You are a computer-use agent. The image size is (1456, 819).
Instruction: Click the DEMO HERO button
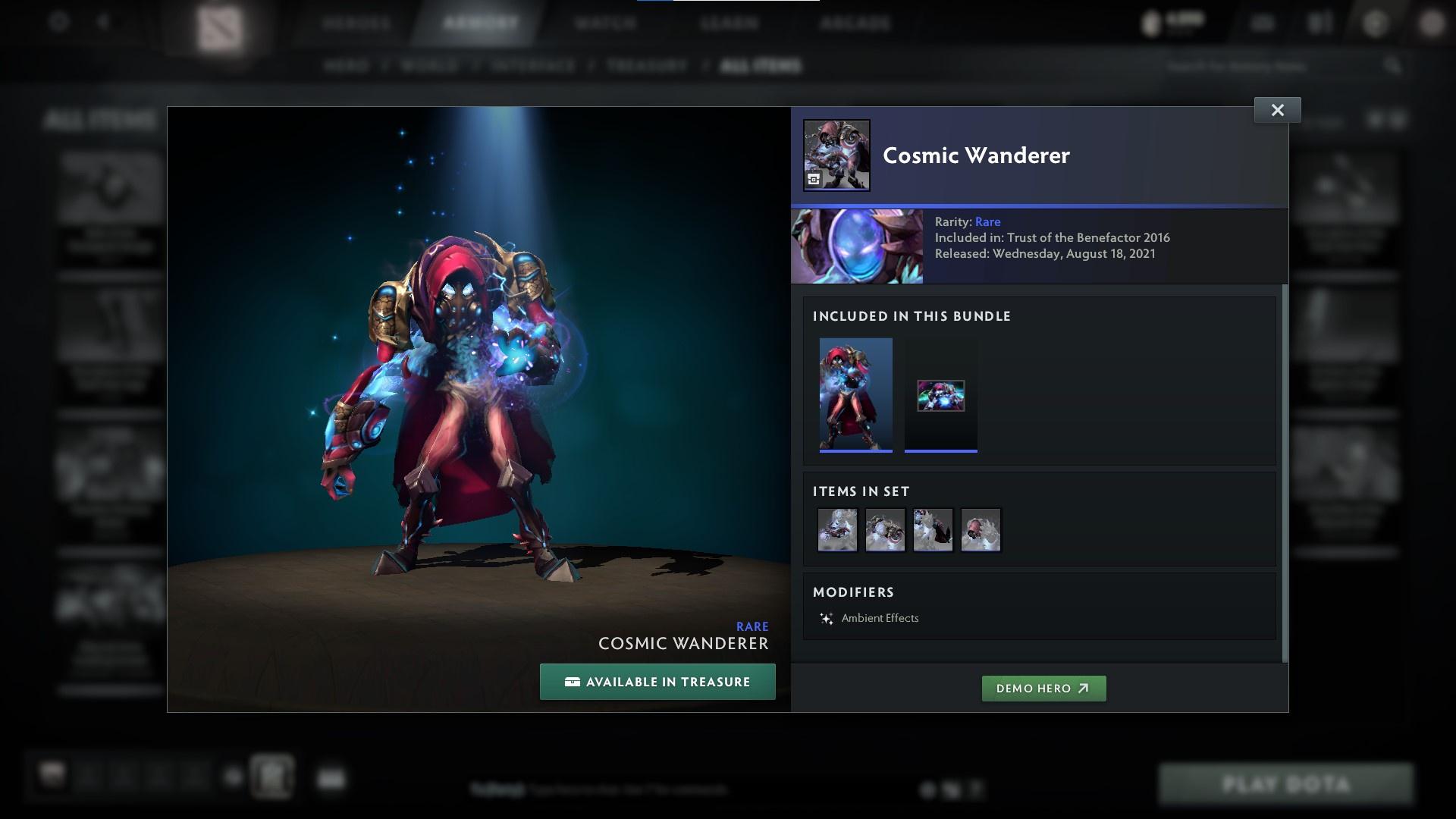(x=1043, y=689)
